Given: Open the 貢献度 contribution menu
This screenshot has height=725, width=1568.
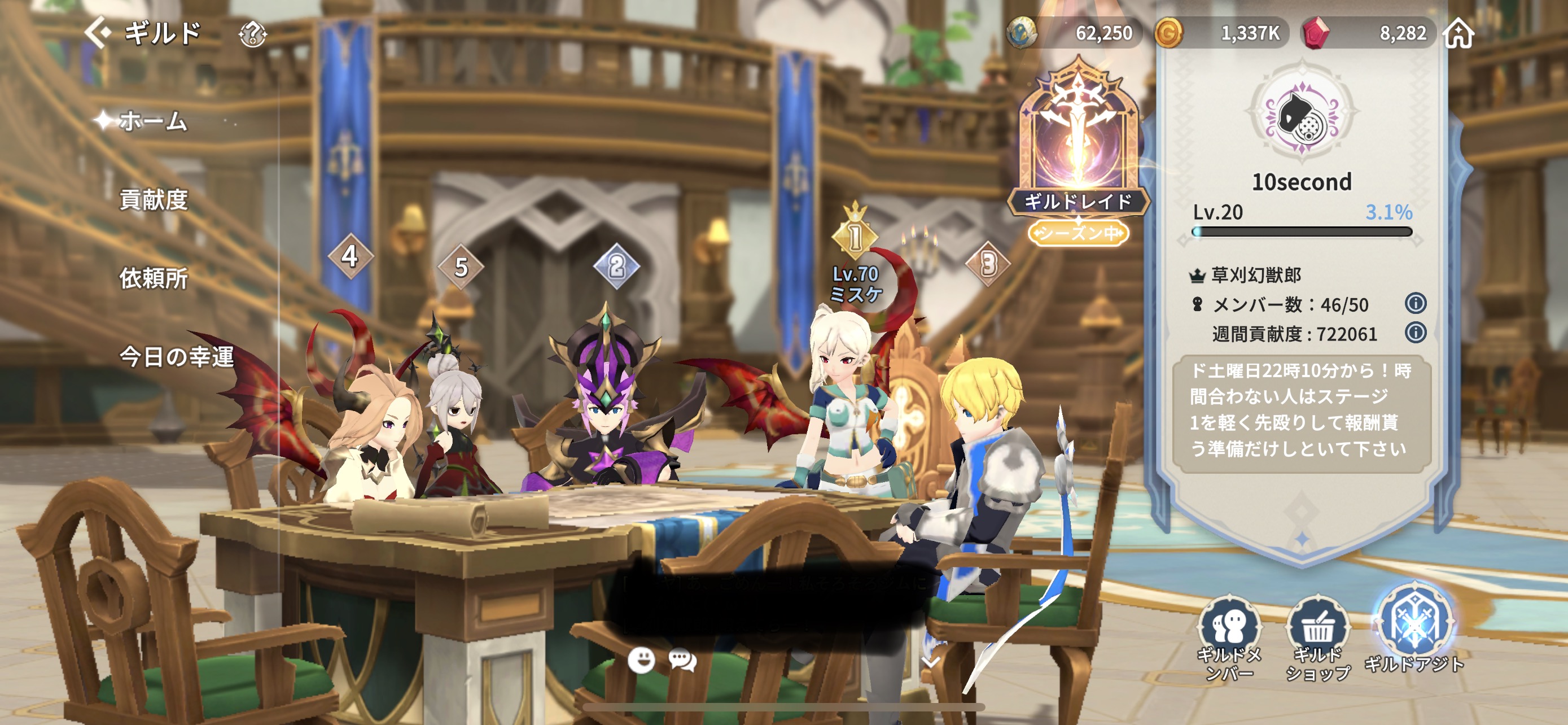Looking at the screenshot, I should (x=154, y=200).
